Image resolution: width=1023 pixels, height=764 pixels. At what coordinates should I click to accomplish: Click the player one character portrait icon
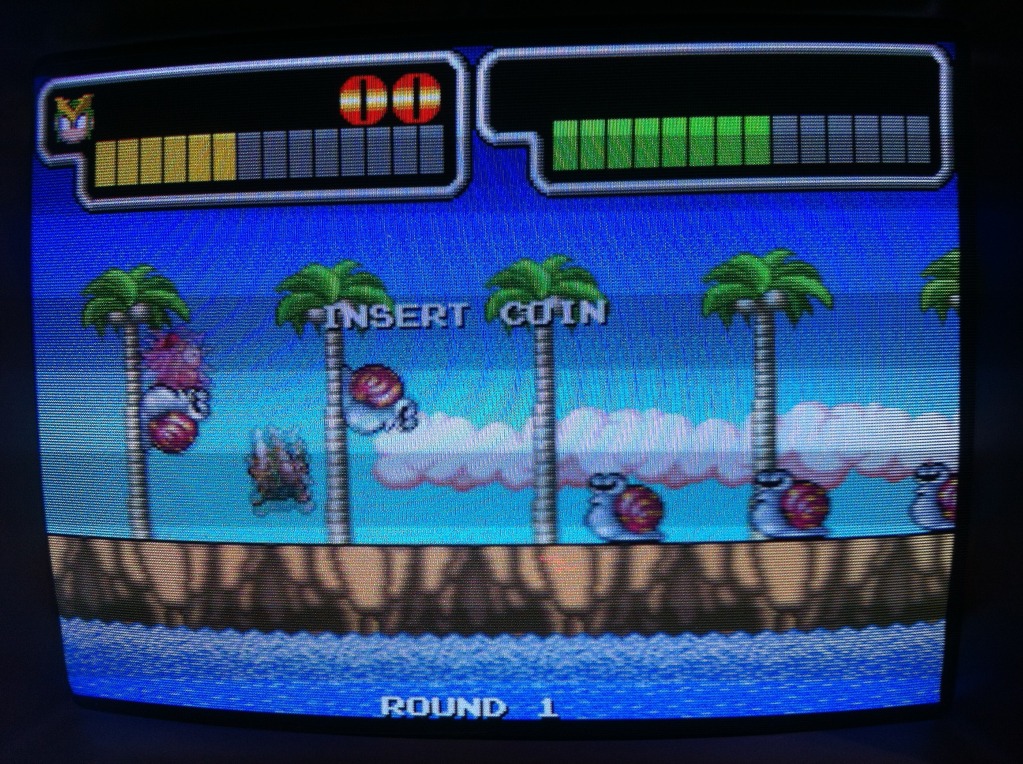coord(73,117)
